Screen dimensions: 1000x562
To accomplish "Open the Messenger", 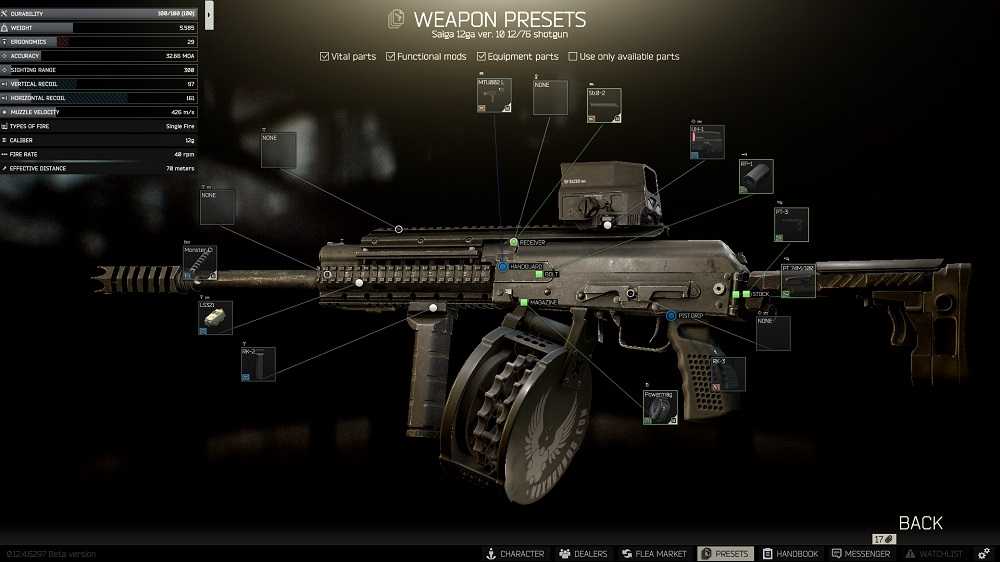I will tap(861, 554).
